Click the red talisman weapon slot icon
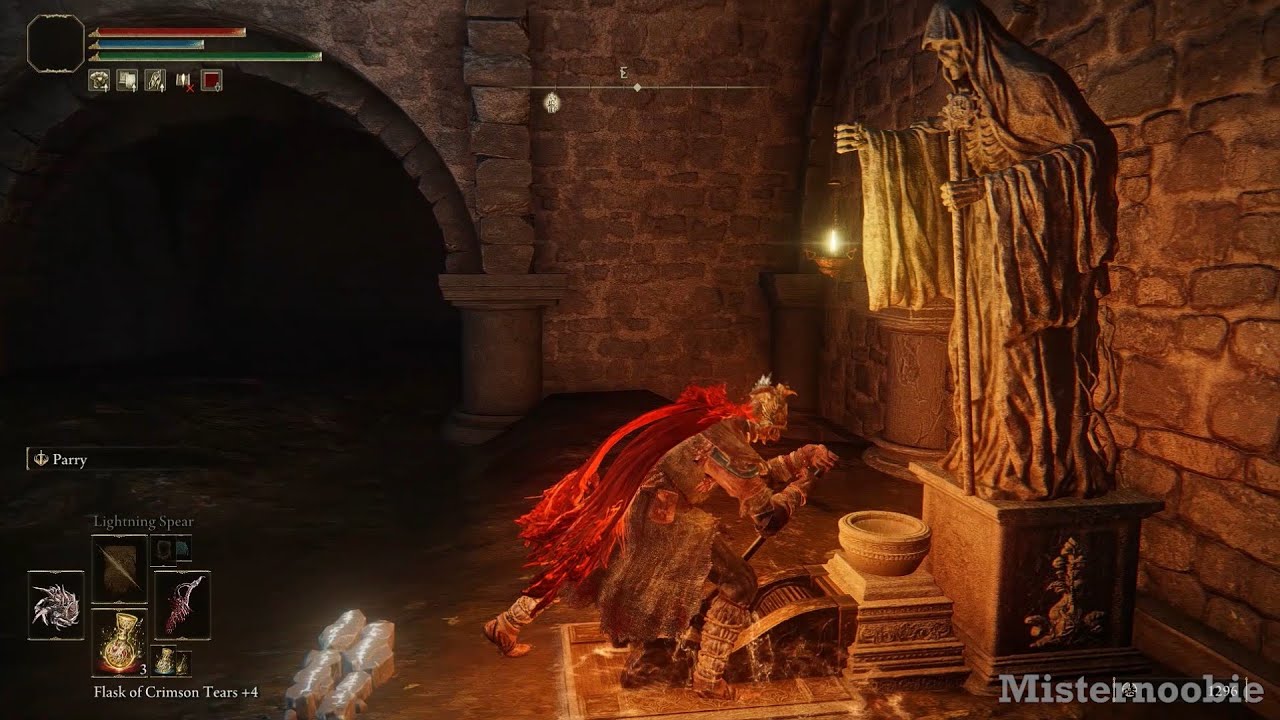This screenshot has width=1280, height=720. pos(183,604)
